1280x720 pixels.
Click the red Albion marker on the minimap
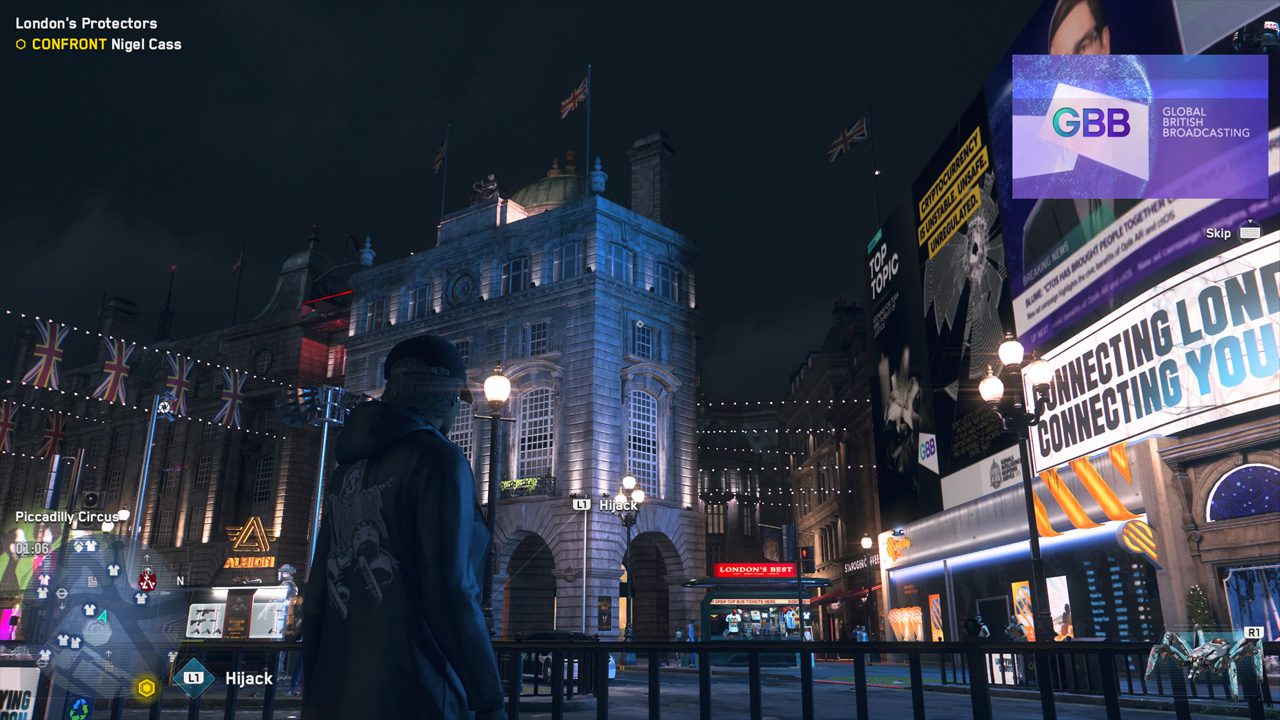(x=147, y=580)
